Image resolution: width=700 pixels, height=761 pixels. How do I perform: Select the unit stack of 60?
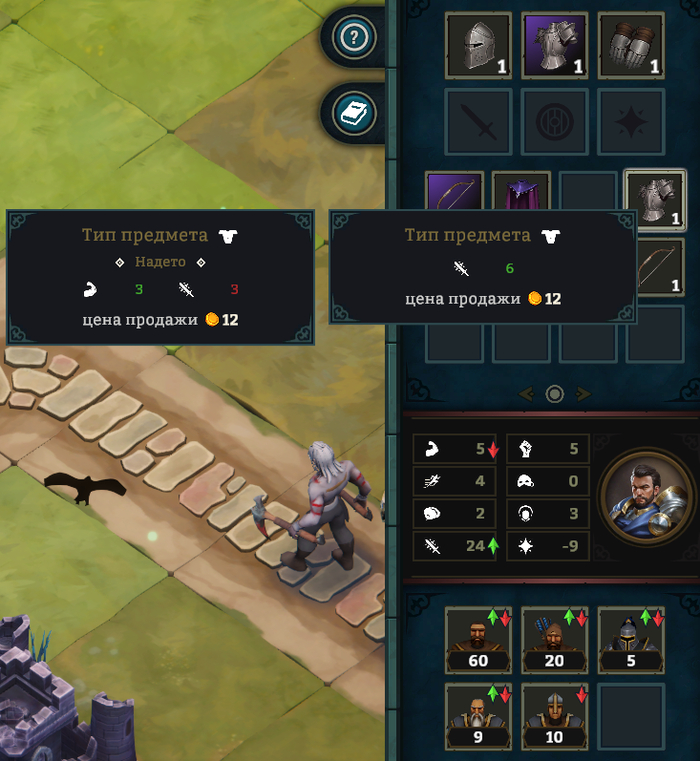click(x=478, y=638)
